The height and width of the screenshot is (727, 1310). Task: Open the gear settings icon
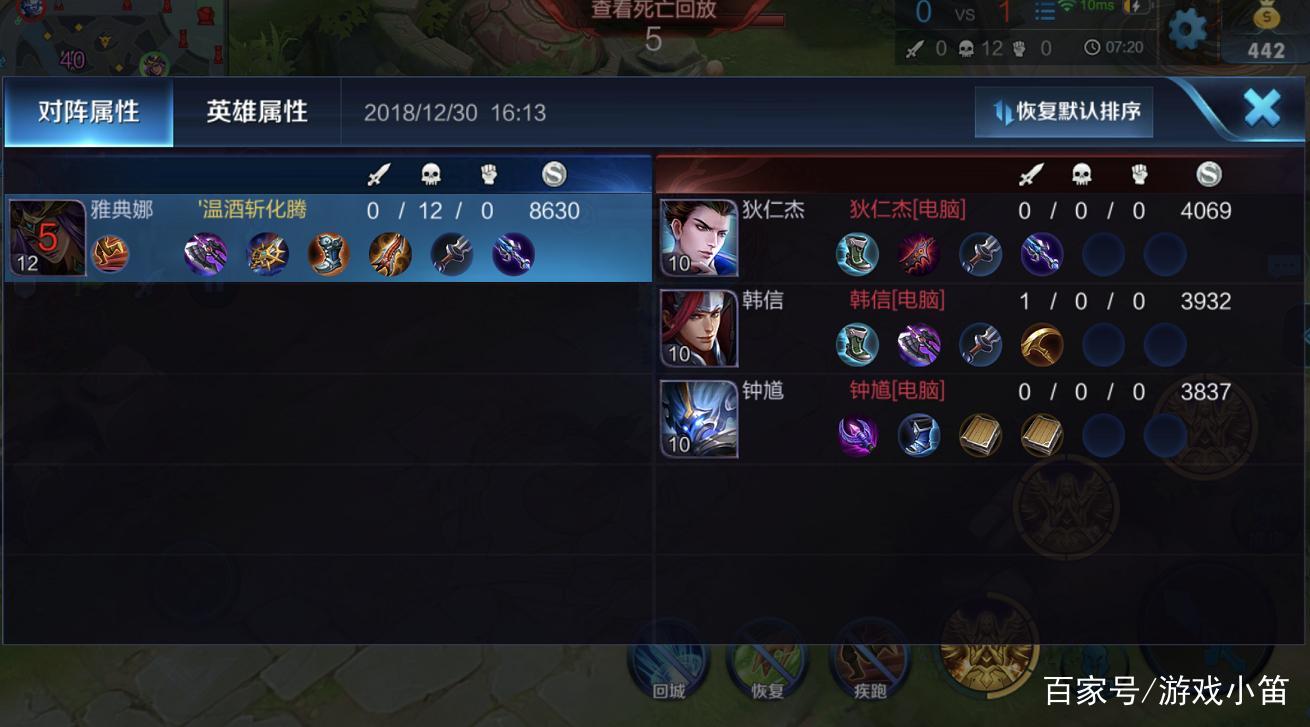(1187, 31)
